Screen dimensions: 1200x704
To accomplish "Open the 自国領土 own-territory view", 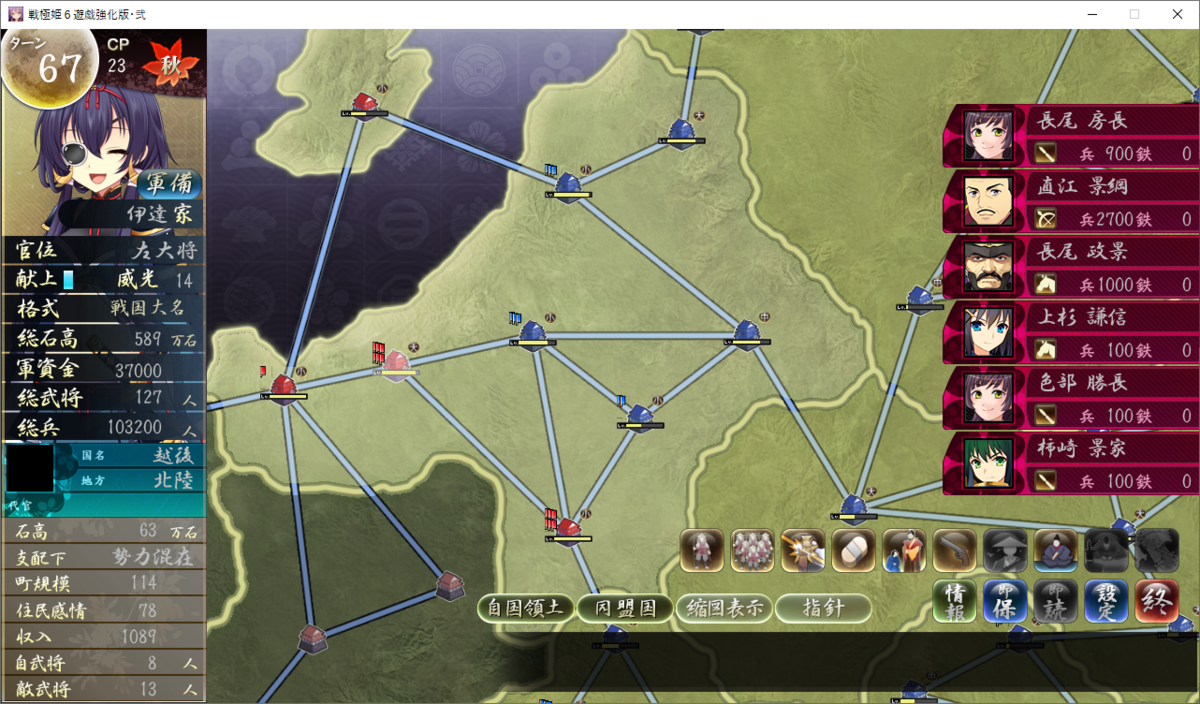I will pyautogui.click(x=526, y=608).
